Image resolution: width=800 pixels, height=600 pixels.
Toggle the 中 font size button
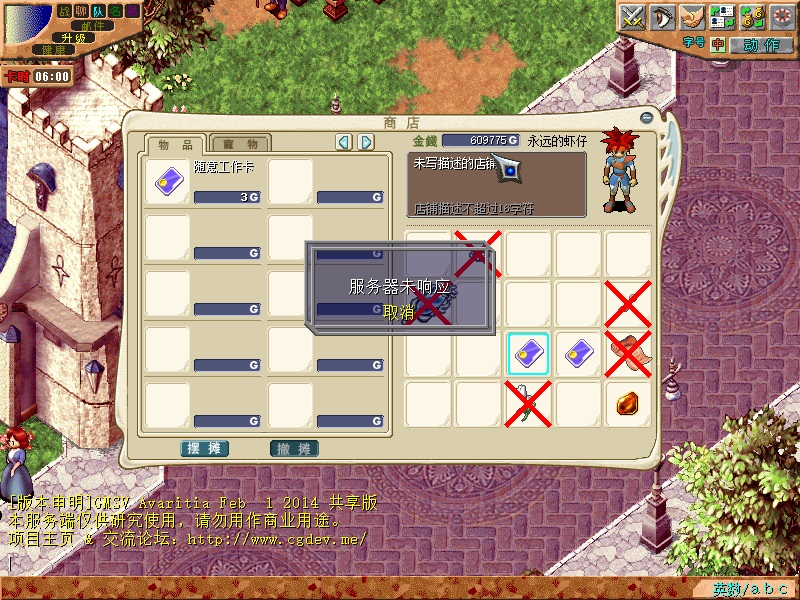(717, 45)
